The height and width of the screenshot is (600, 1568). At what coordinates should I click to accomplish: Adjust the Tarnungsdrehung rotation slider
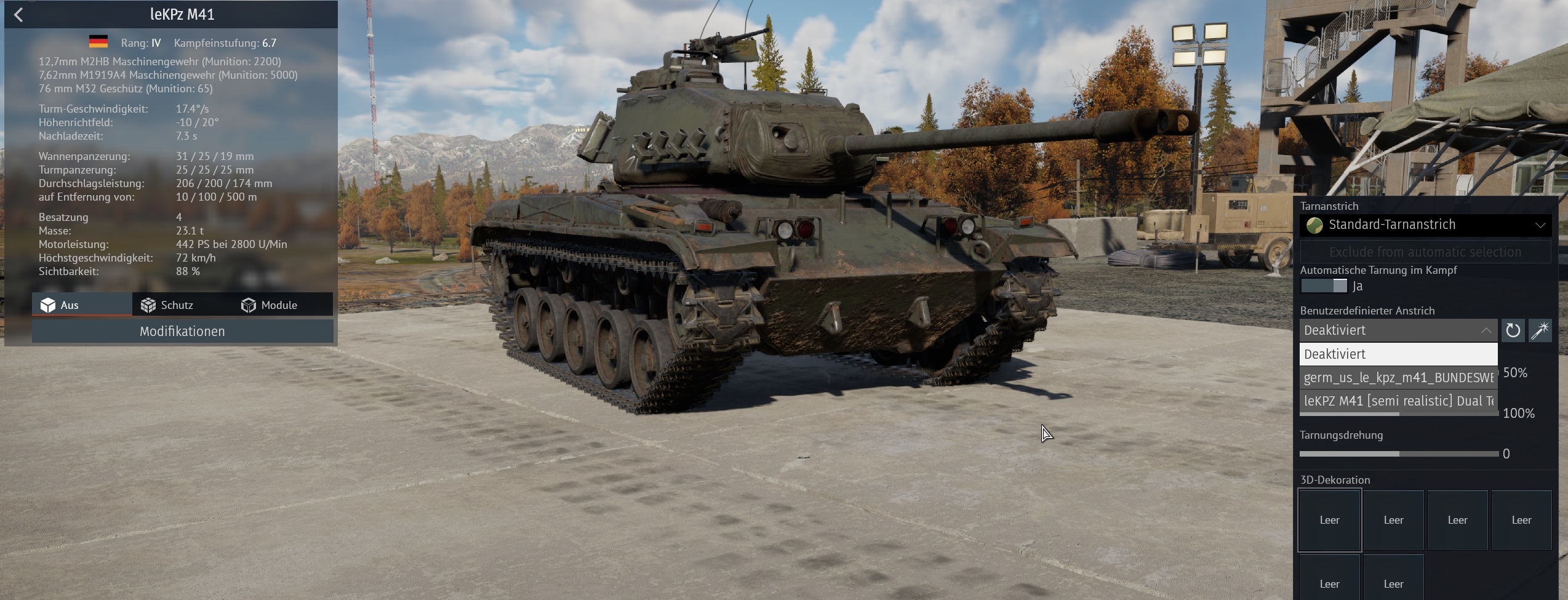pyautogui.click(x=1399, y=454)
